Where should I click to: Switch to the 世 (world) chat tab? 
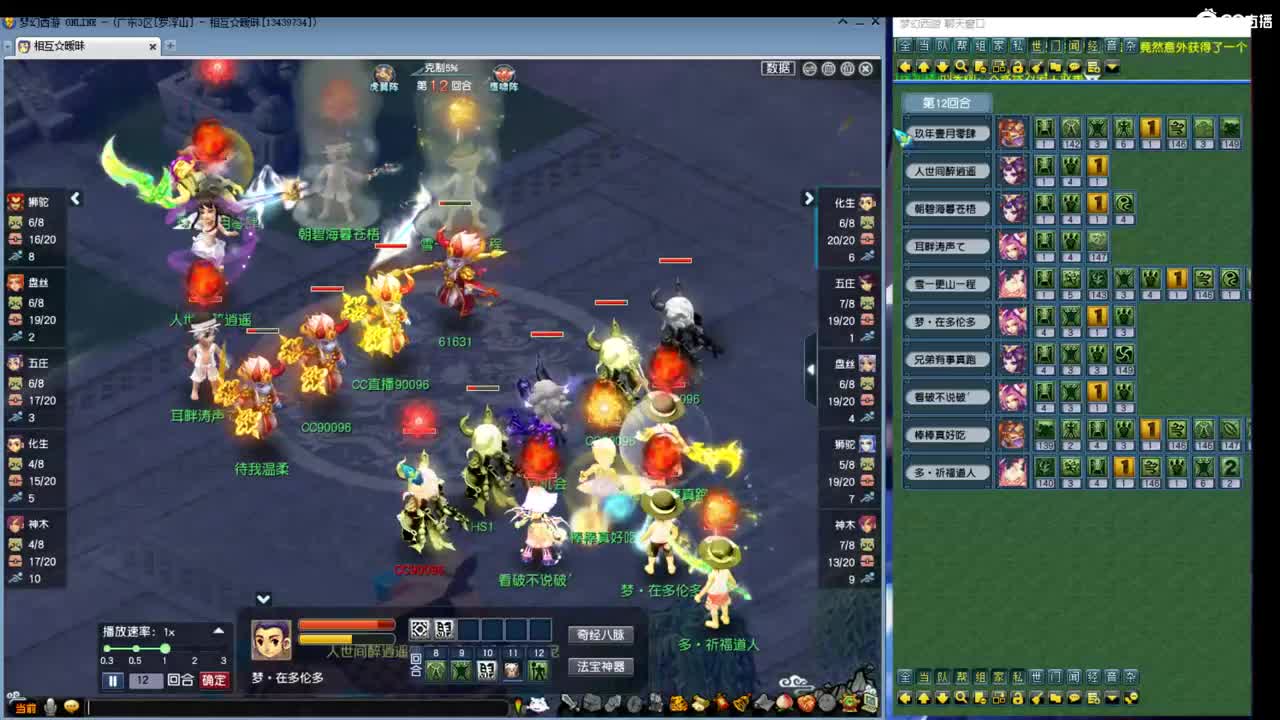[x=1039, y=46]
